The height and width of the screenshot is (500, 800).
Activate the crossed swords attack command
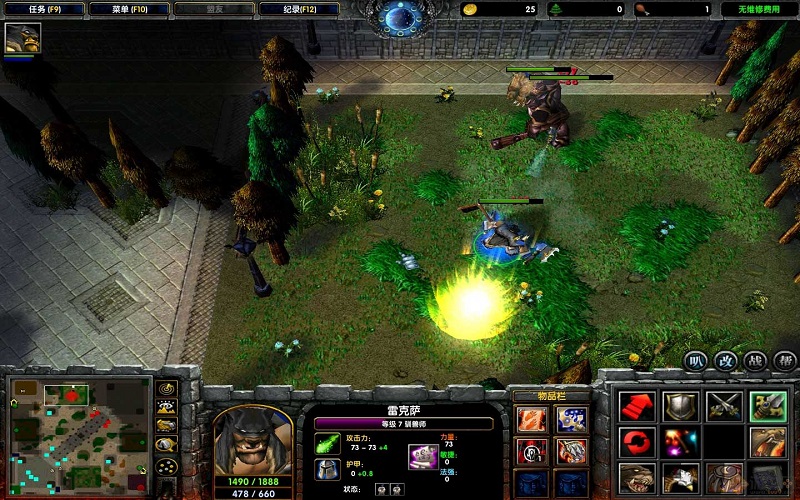[722, 405]
